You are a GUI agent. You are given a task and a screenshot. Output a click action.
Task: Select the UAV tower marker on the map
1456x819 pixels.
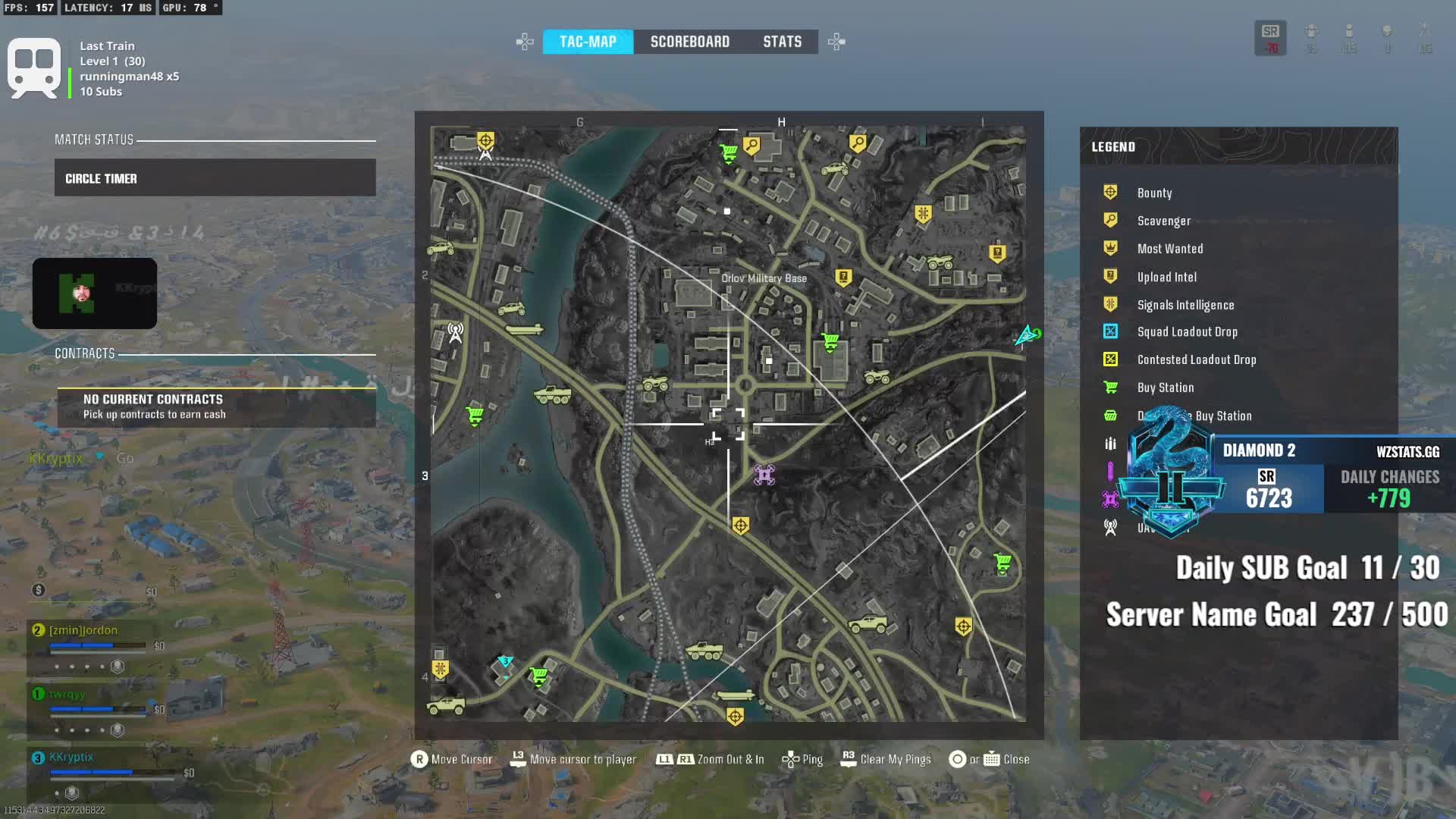click(x=455, y=332)
